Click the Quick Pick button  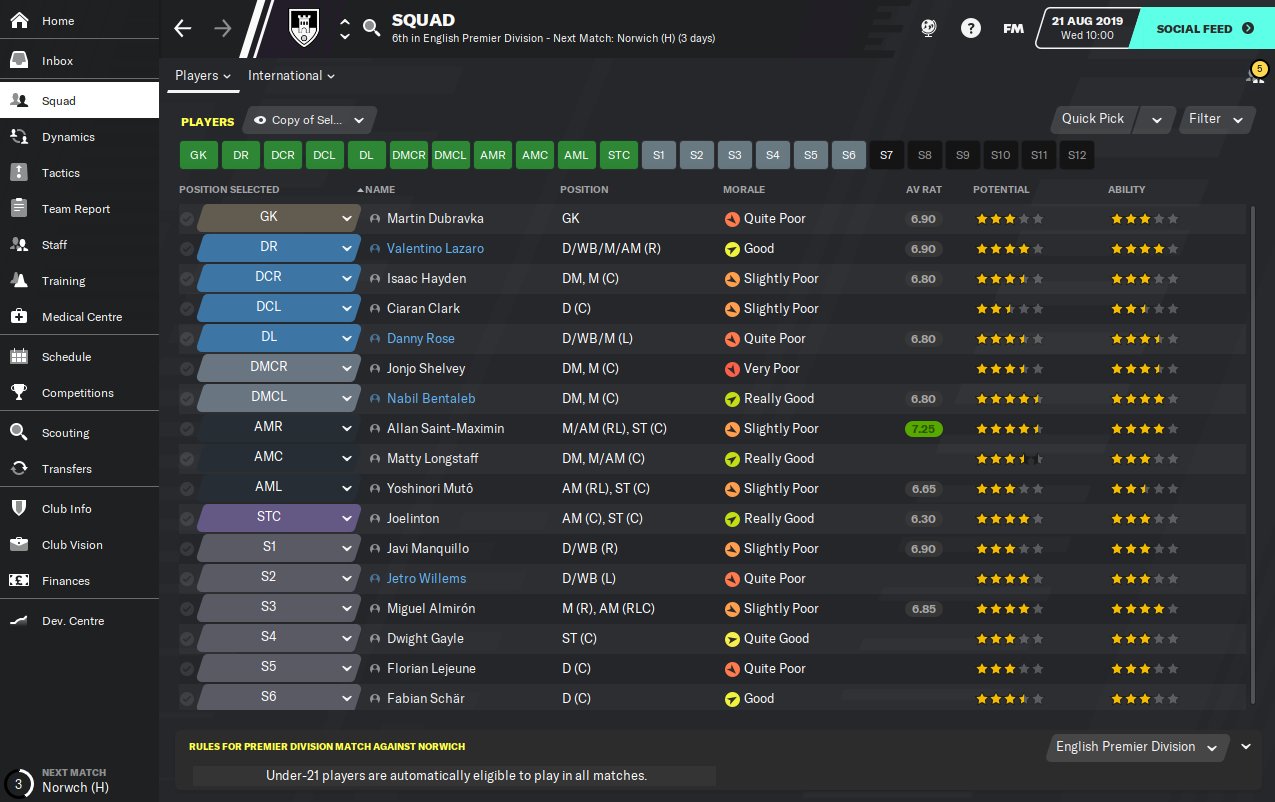click(x=1092, y=119)
